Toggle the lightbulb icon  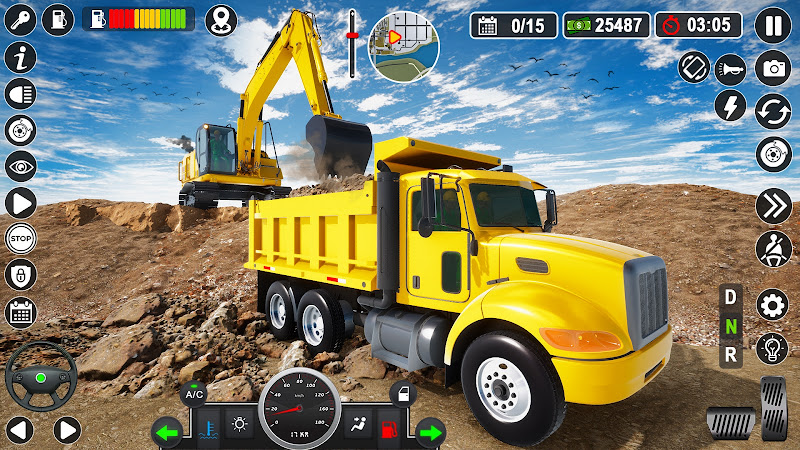(x=772, y=347)
